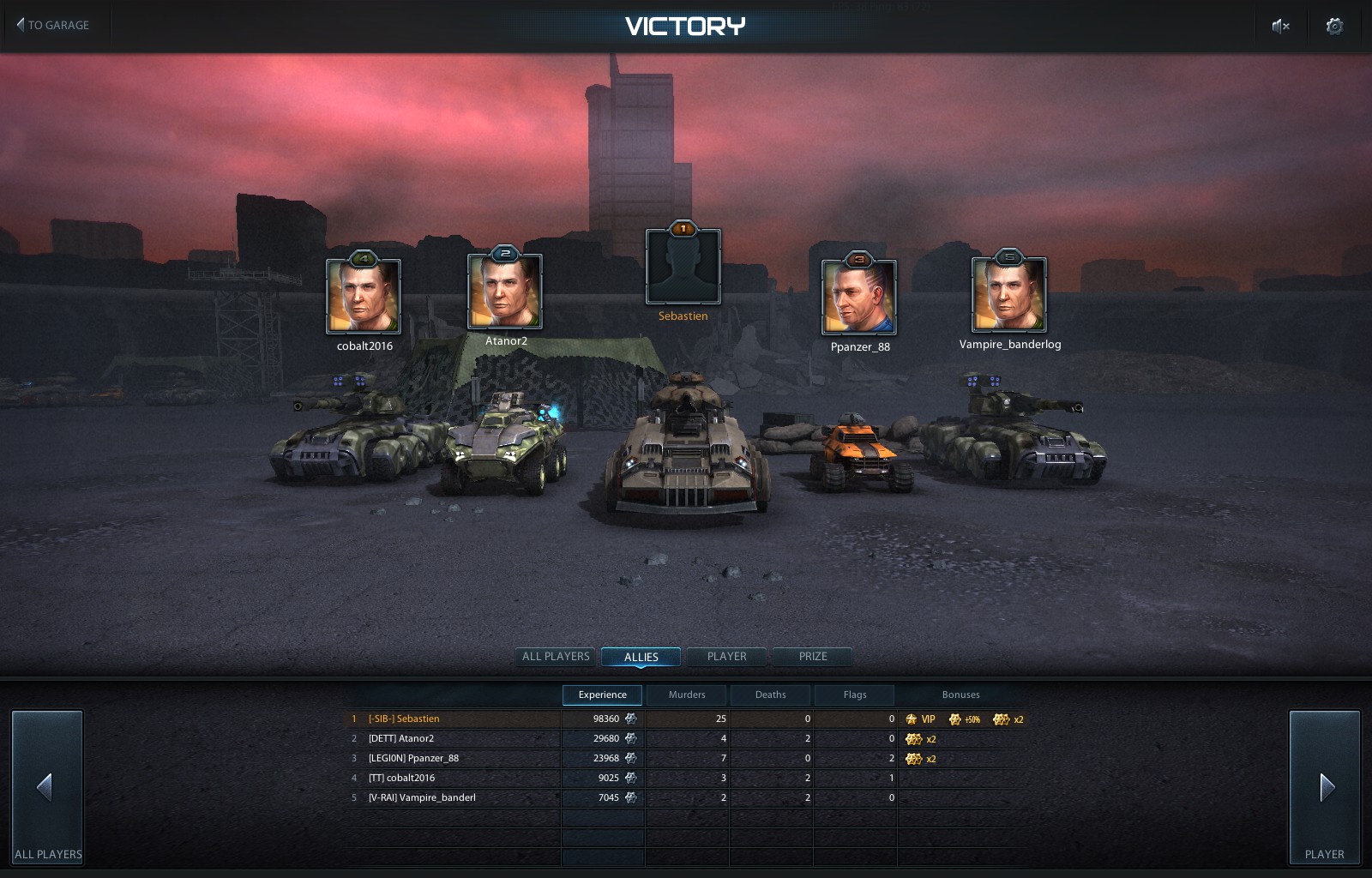Click the experience gear icon next to 98360
Screen dimensions: 1372x878
coord(632,719)
